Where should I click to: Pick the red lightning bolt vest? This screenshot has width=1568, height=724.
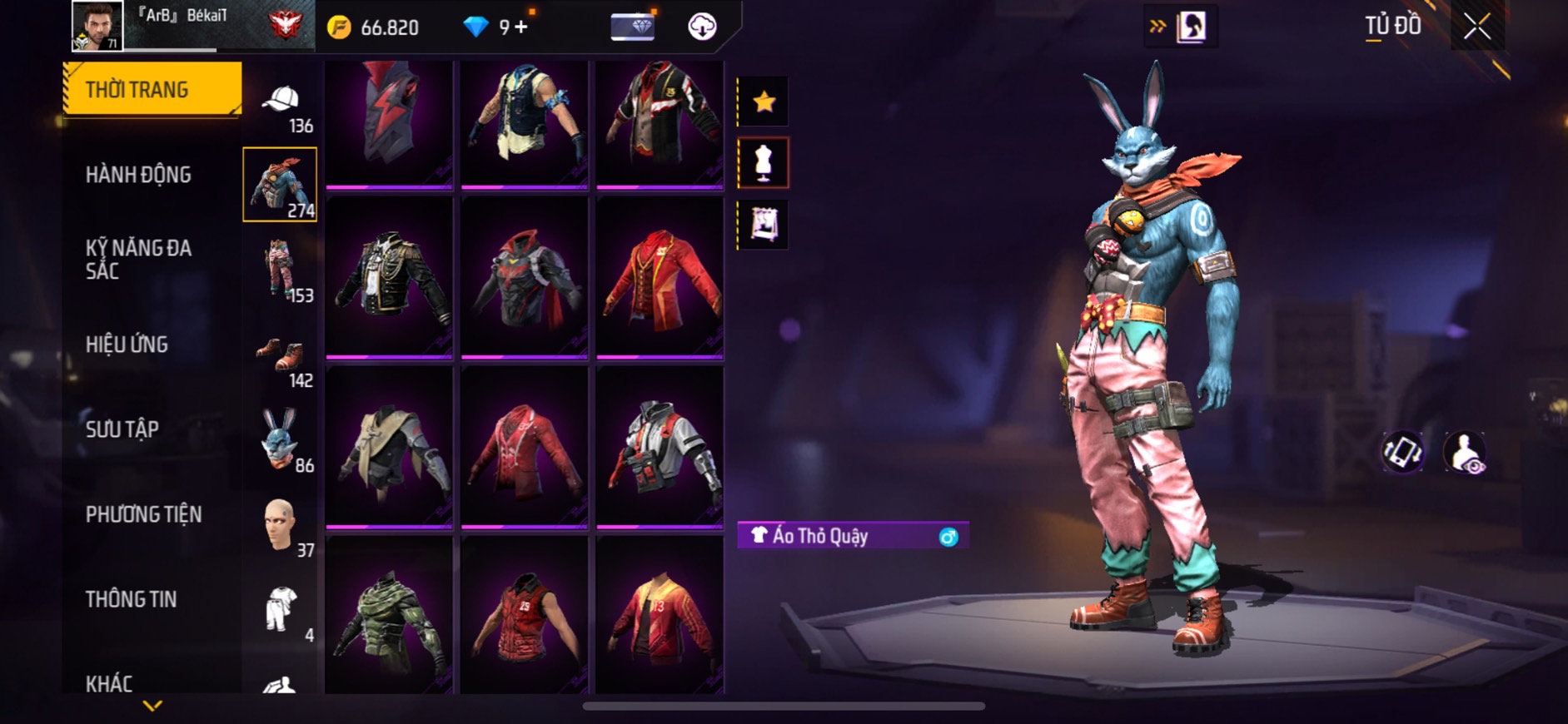(389, 121)
